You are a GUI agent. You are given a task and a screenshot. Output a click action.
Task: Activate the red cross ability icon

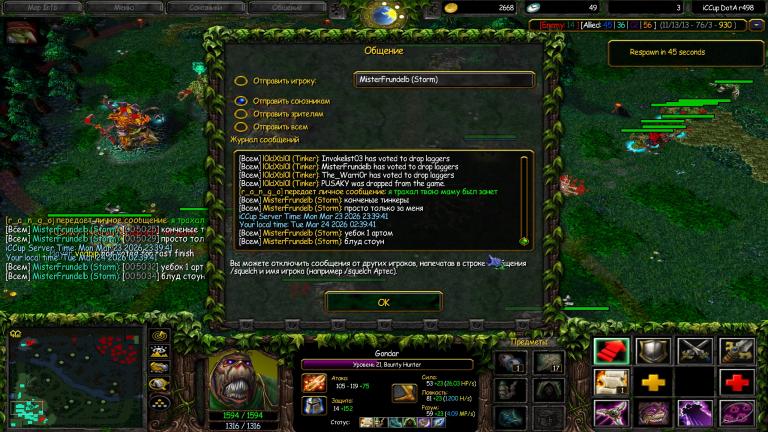(735, 382)
